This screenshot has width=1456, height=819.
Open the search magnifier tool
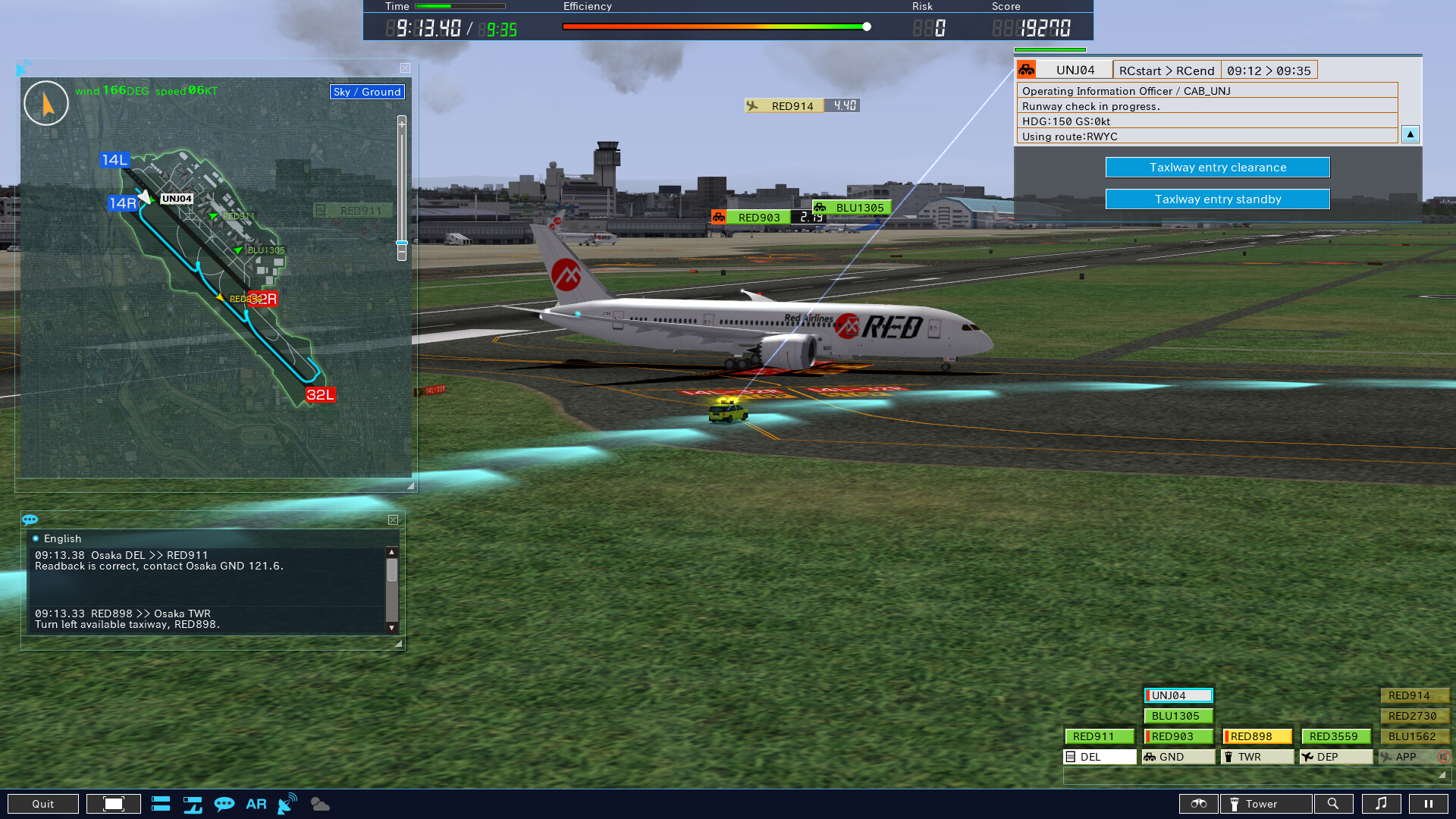1335,804
